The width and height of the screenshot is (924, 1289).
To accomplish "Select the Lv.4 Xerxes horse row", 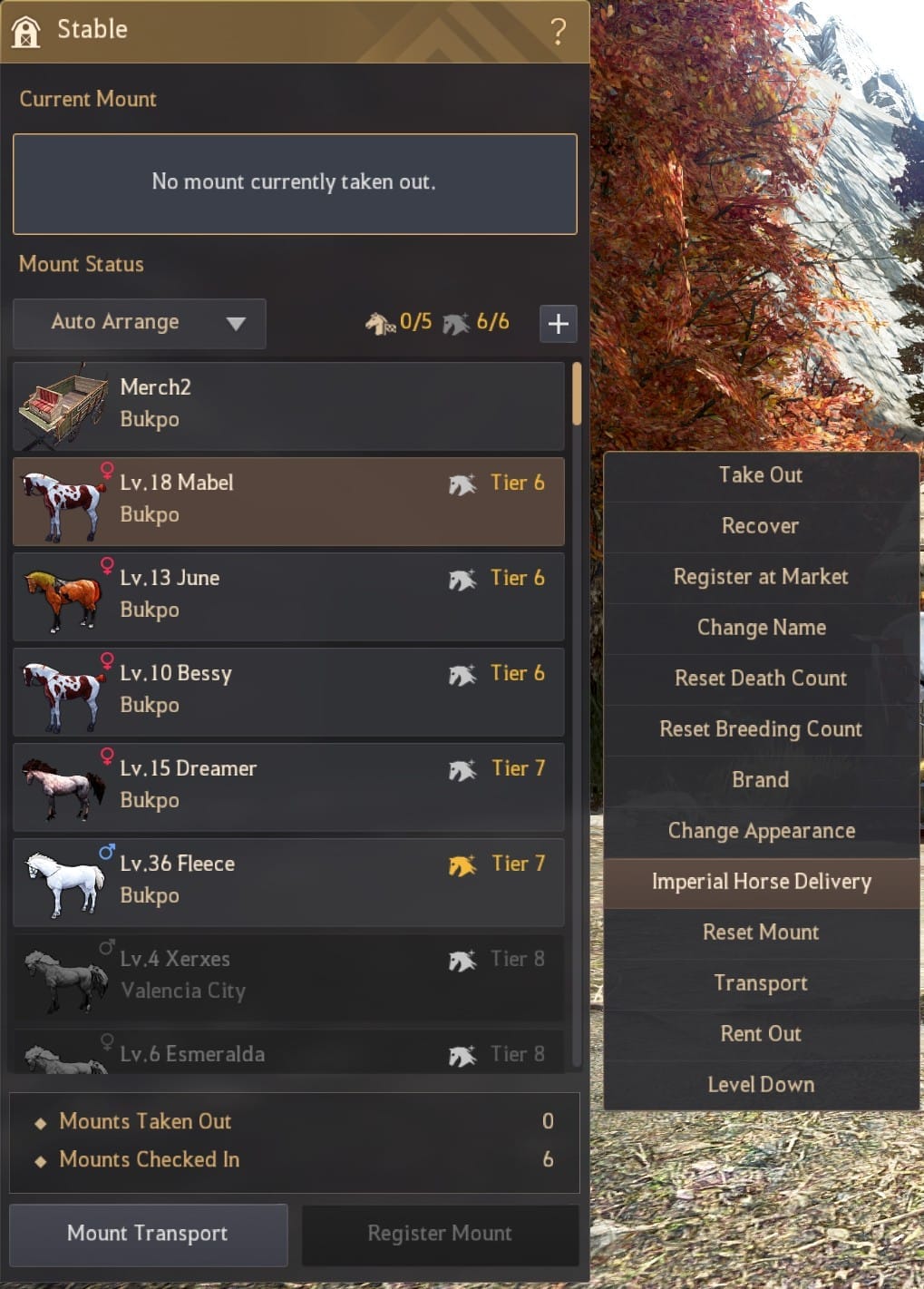I will (x=288, y=978).
